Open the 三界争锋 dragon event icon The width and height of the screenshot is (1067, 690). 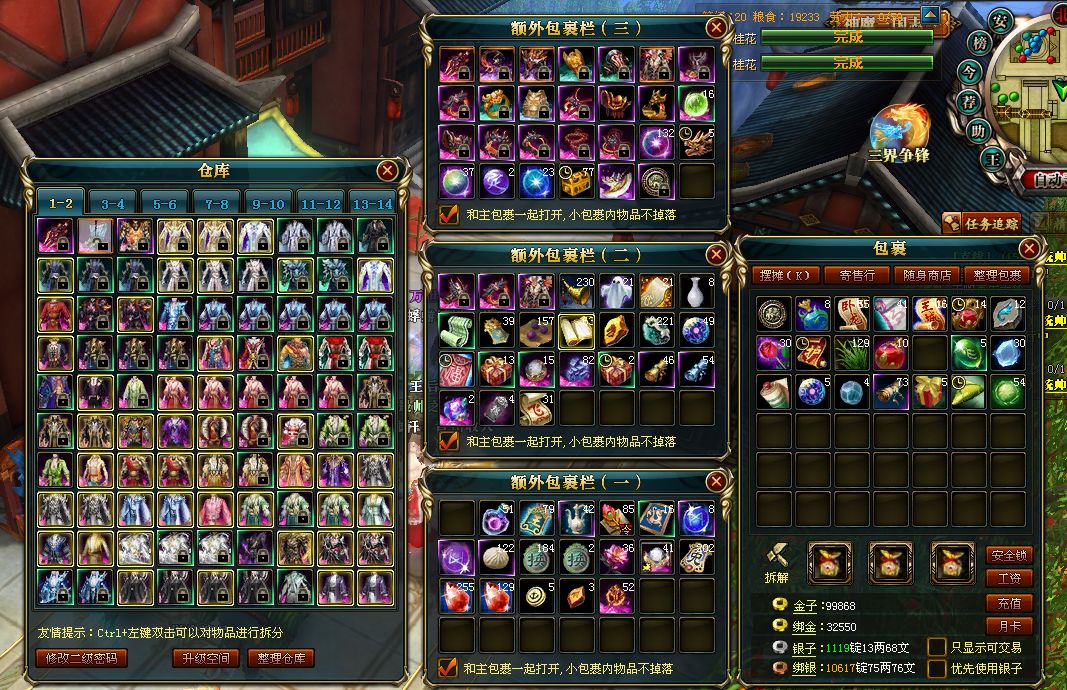click(899, 133)
